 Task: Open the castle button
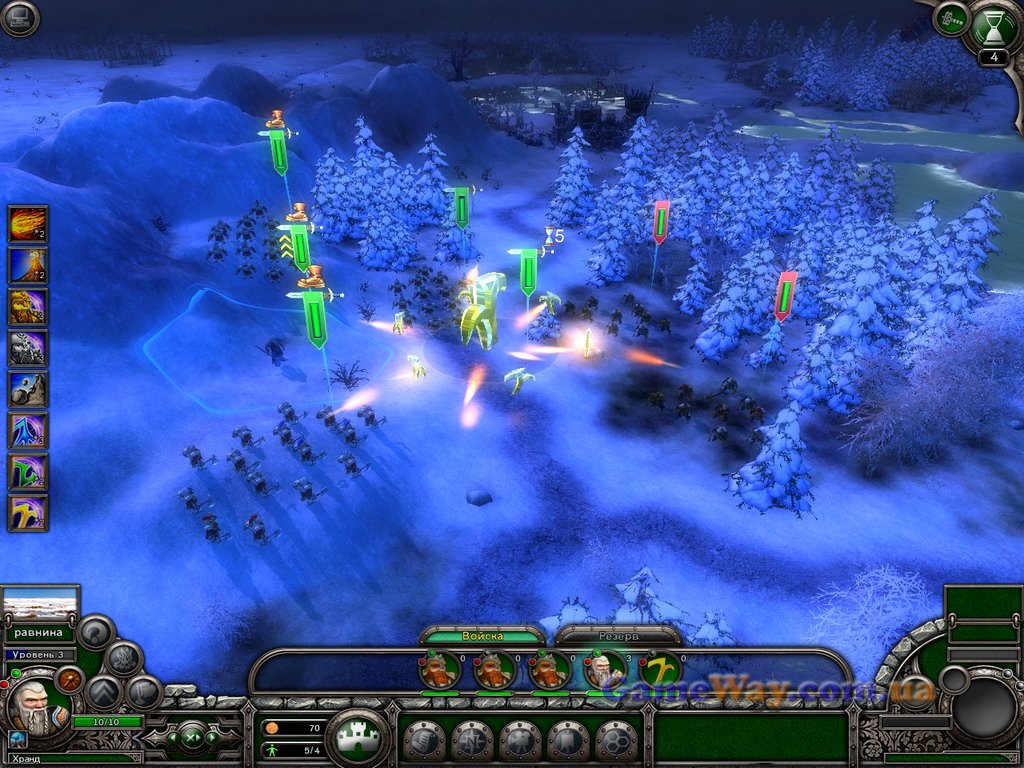(x=358, y=739)
